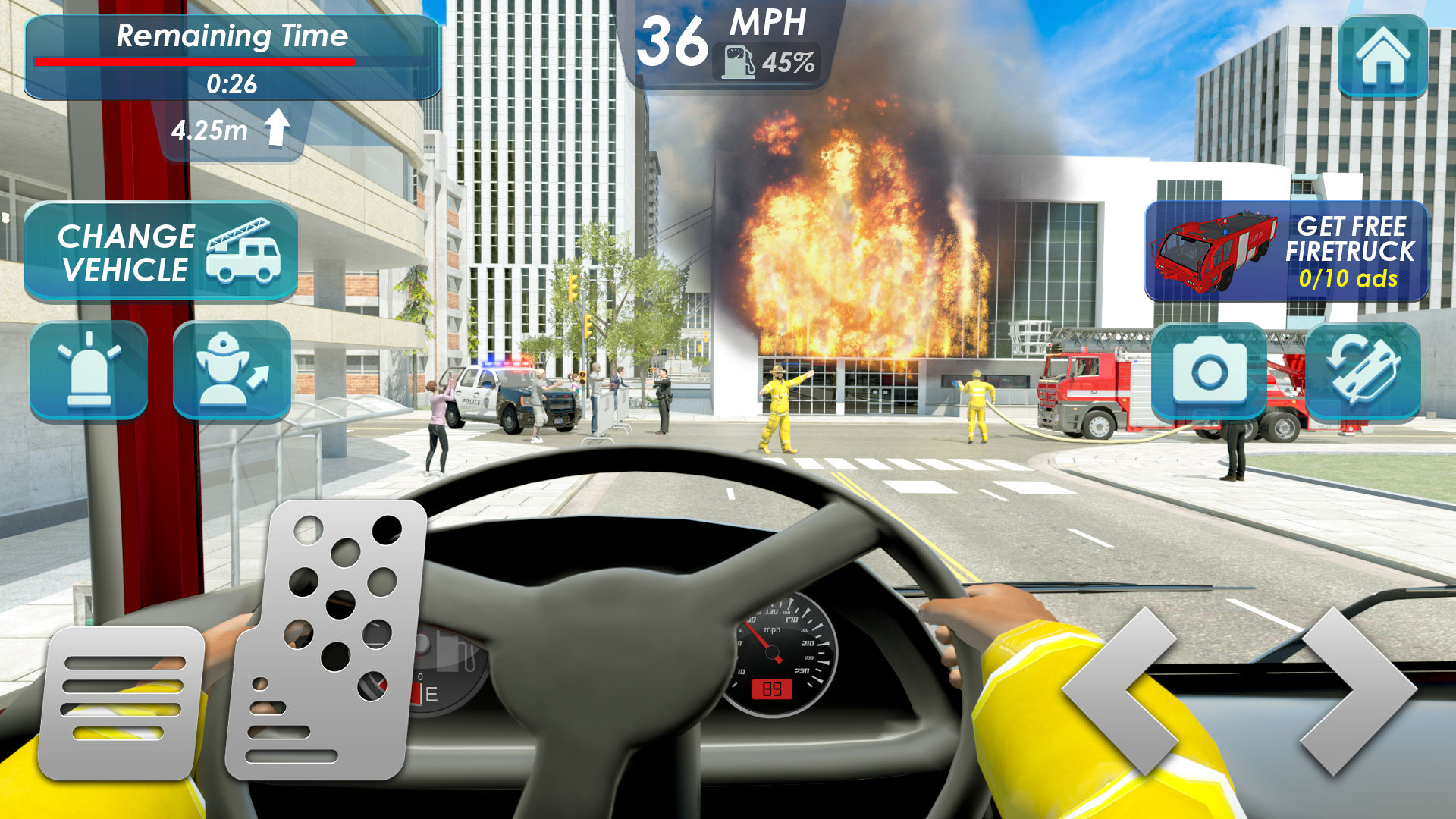This screenshot has height=819, width=1456.
Task: Tap the 0:26 countdown timer
Action: coord(231,85)
